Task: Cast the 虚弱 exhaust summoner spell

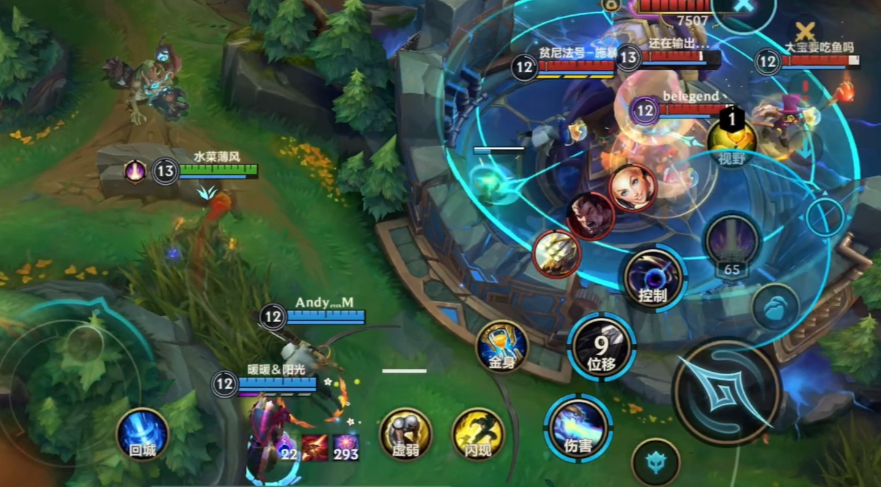Action: [x=405, y=432]
